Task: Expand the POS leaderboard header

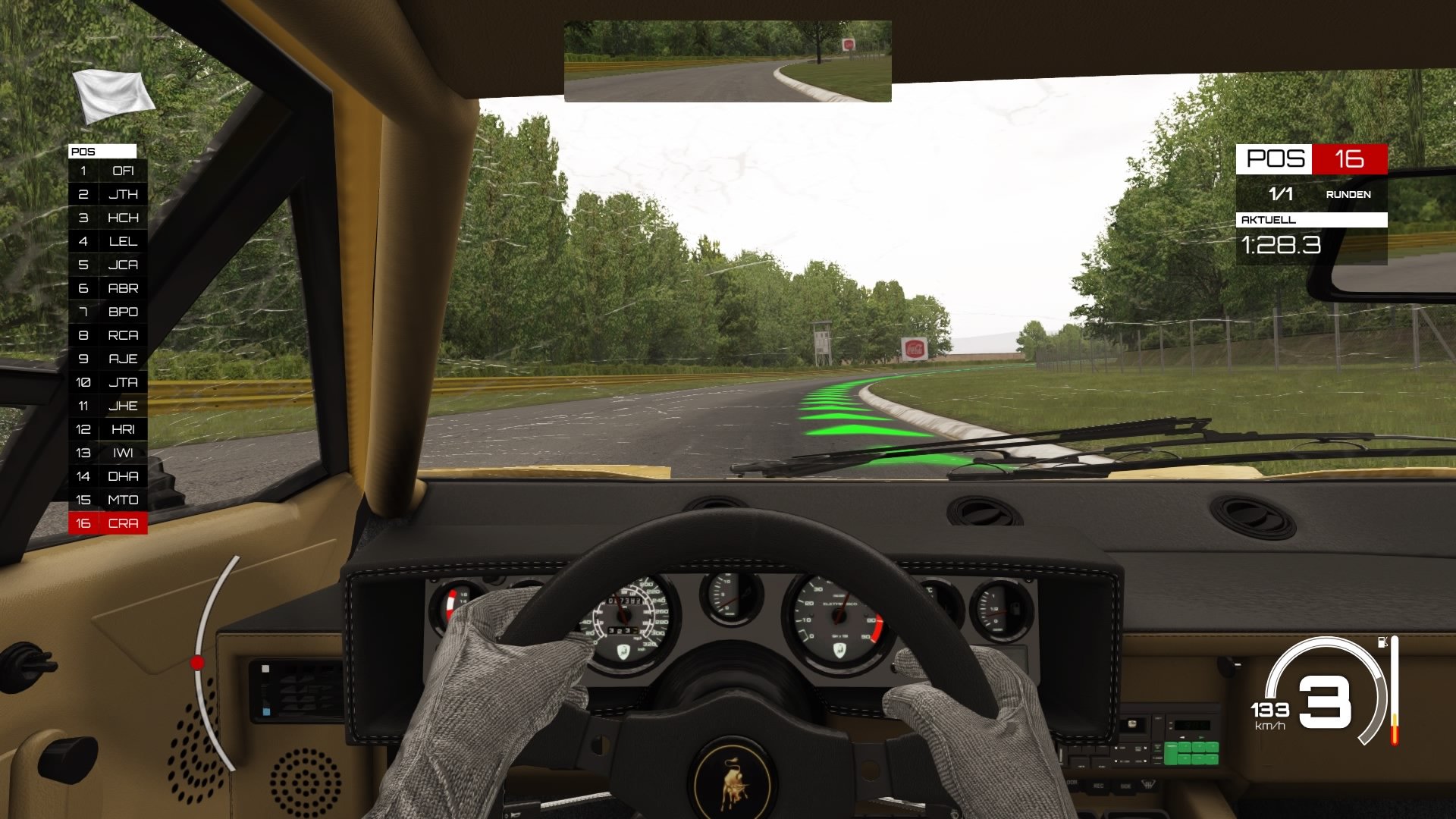Action: click(x=103, y=152)
